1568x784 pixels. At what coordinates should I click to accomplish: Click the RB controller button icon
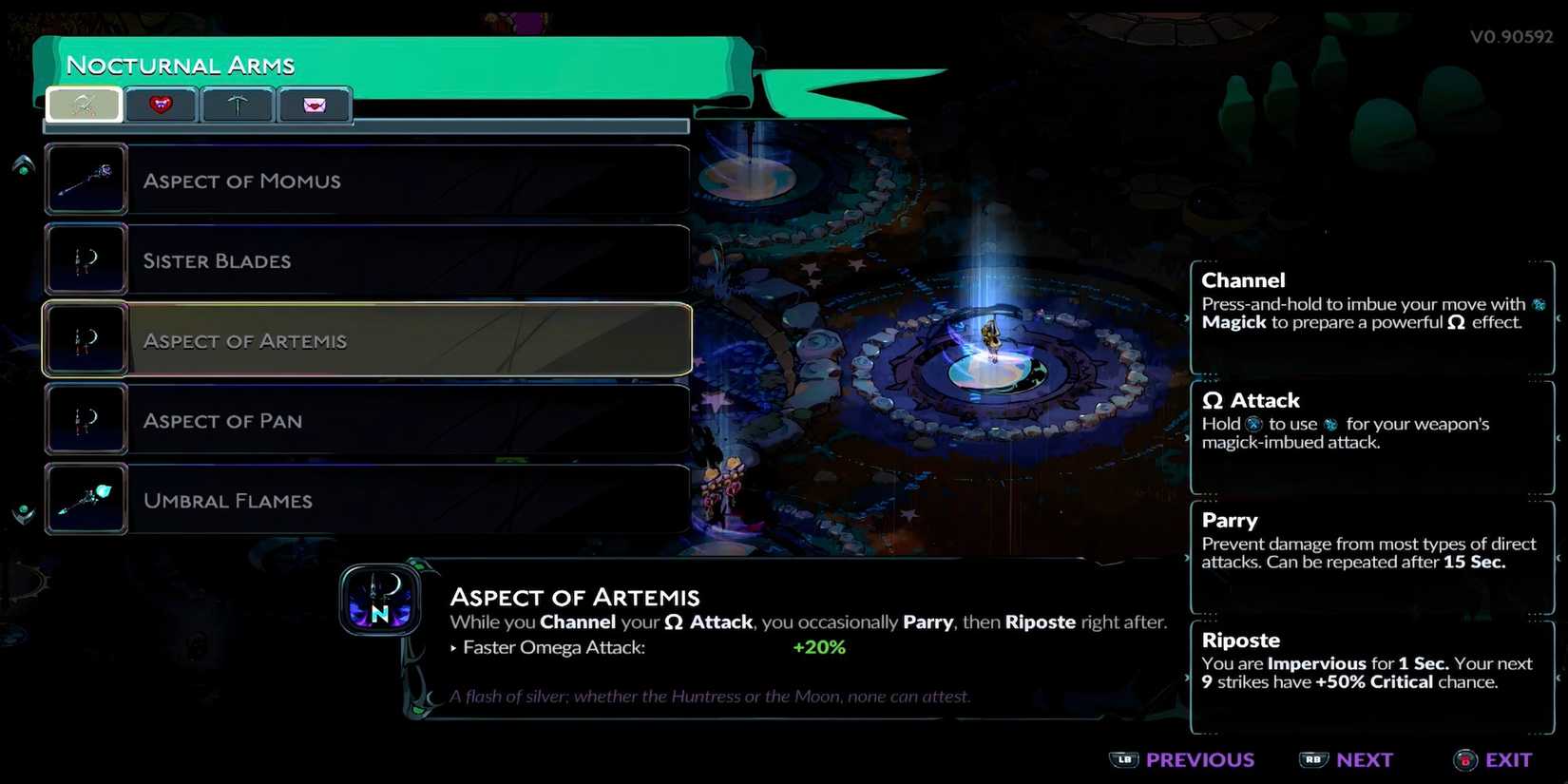tap(1315, 760)
